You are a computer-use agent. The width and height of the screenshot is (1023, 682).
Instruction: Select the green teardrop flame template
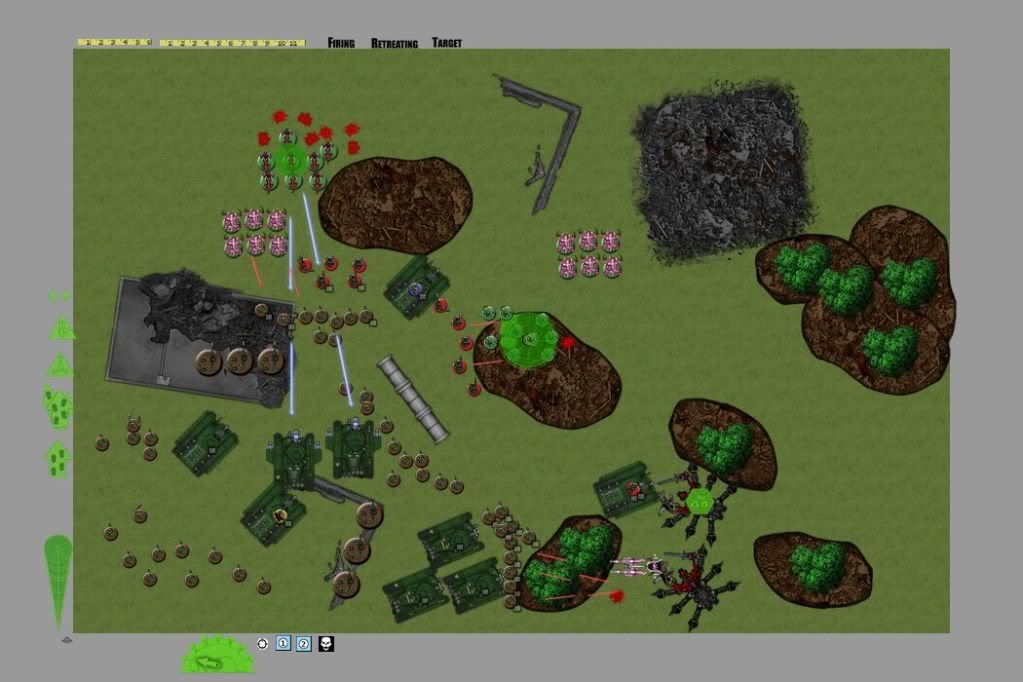click(x=58, y=581)
